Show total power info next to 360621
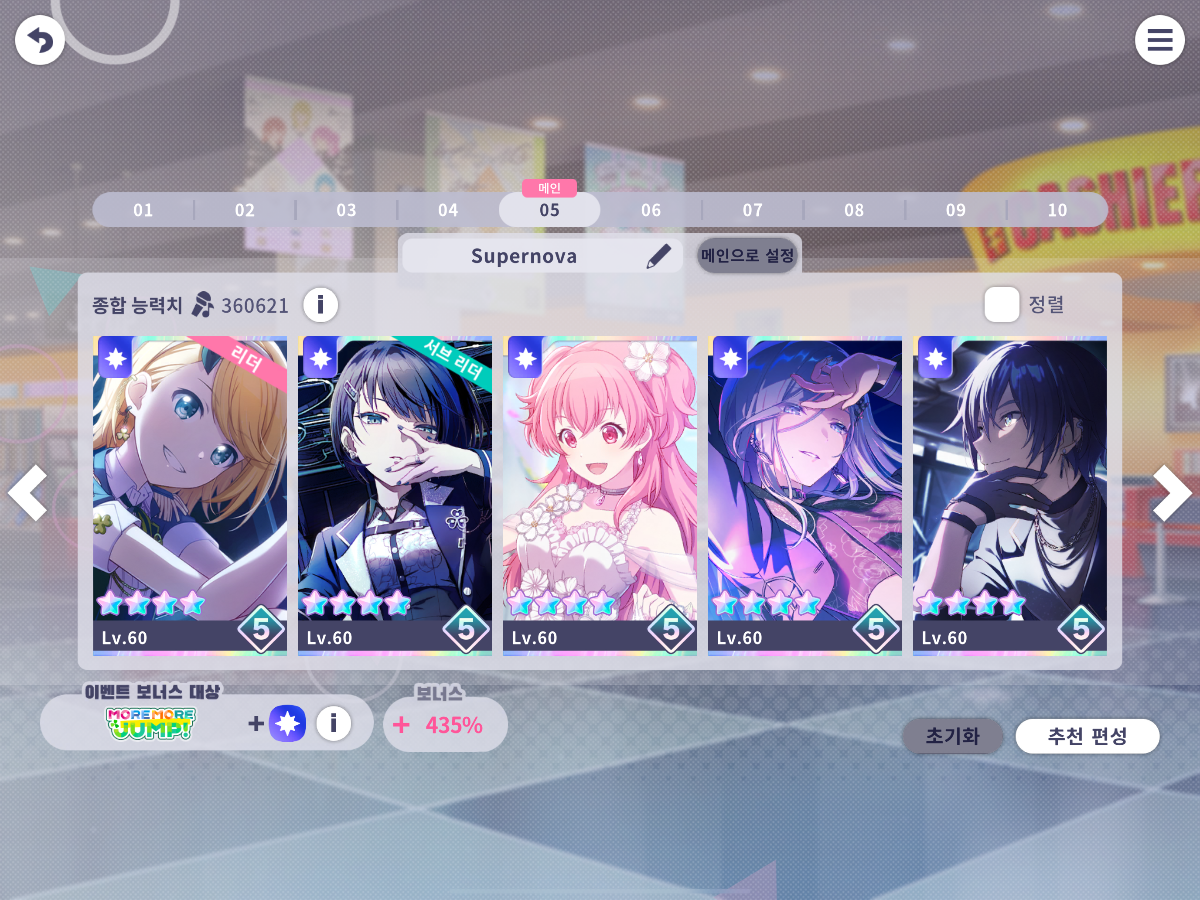 (x=320, y=304)
